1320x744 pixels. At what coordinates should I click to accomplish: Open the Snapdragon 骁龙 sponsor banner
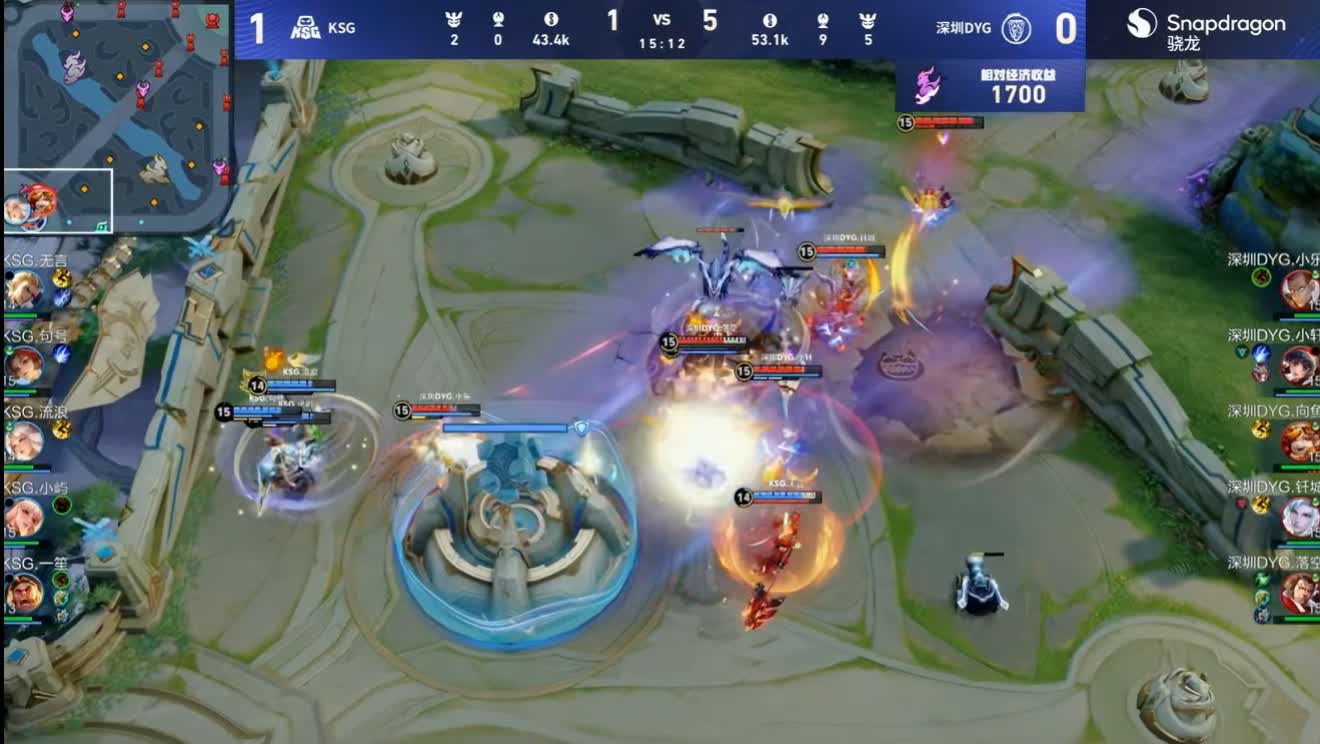[1206, 29]
